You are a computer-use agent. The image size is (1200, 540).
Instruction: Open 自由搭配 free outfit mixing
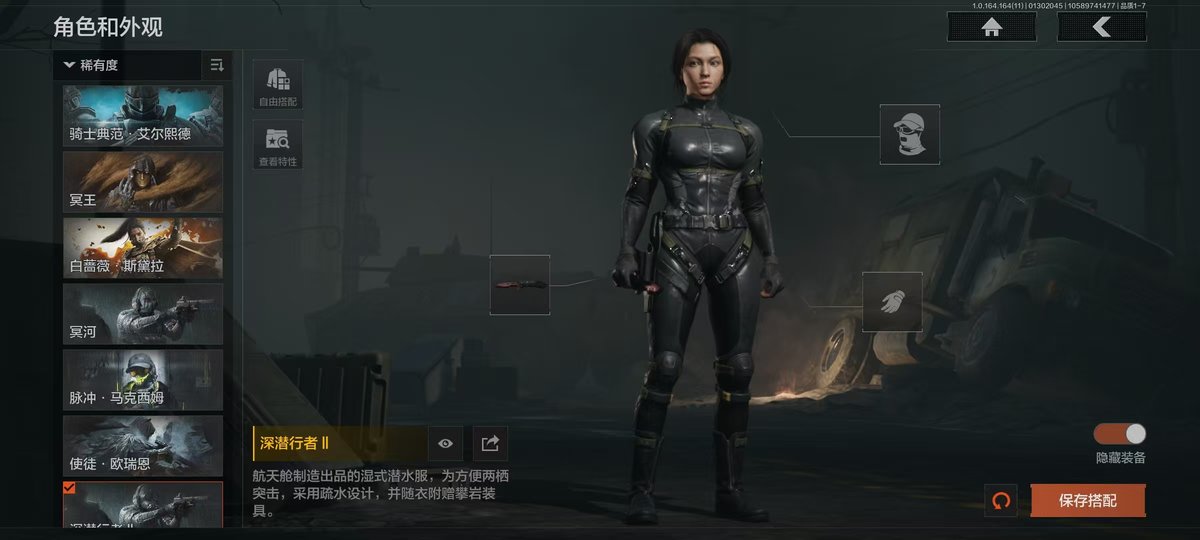tap(278, 85)
